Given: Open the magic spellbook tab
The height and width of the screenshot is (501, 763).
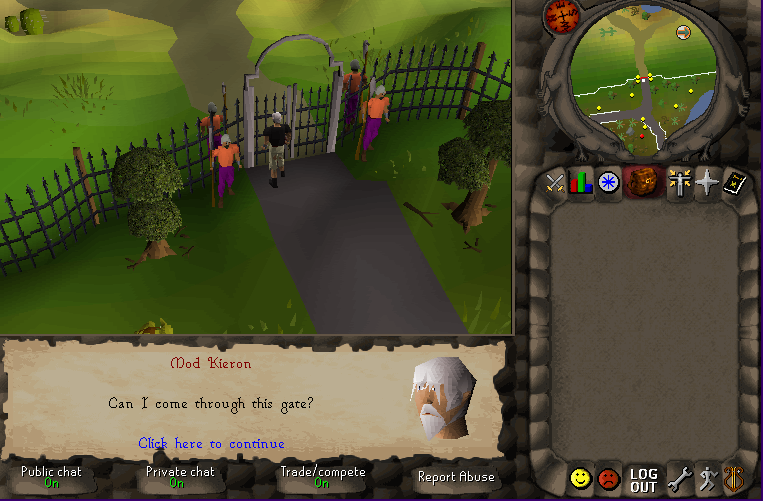Looking at the screenshot, I should click(735, 183).
